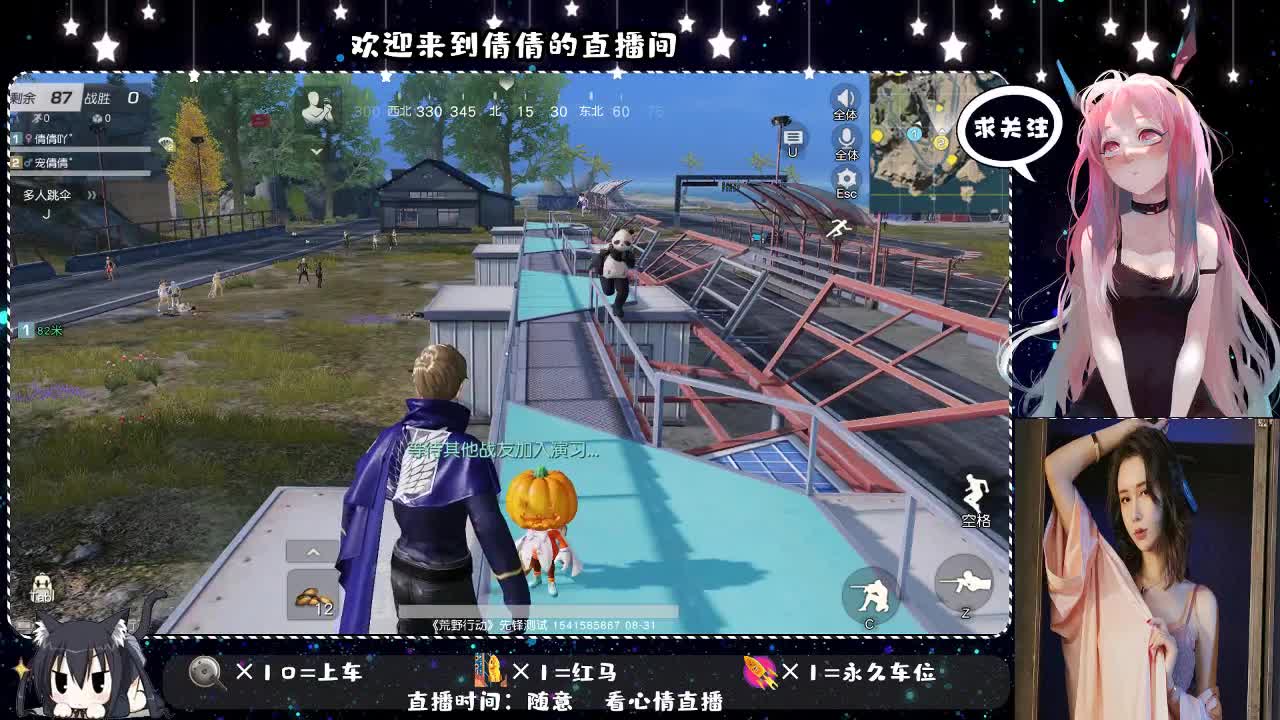Open the Z weapon slot icon
The height and width of the screenshot is (720, 1280).
pos(962,580)
